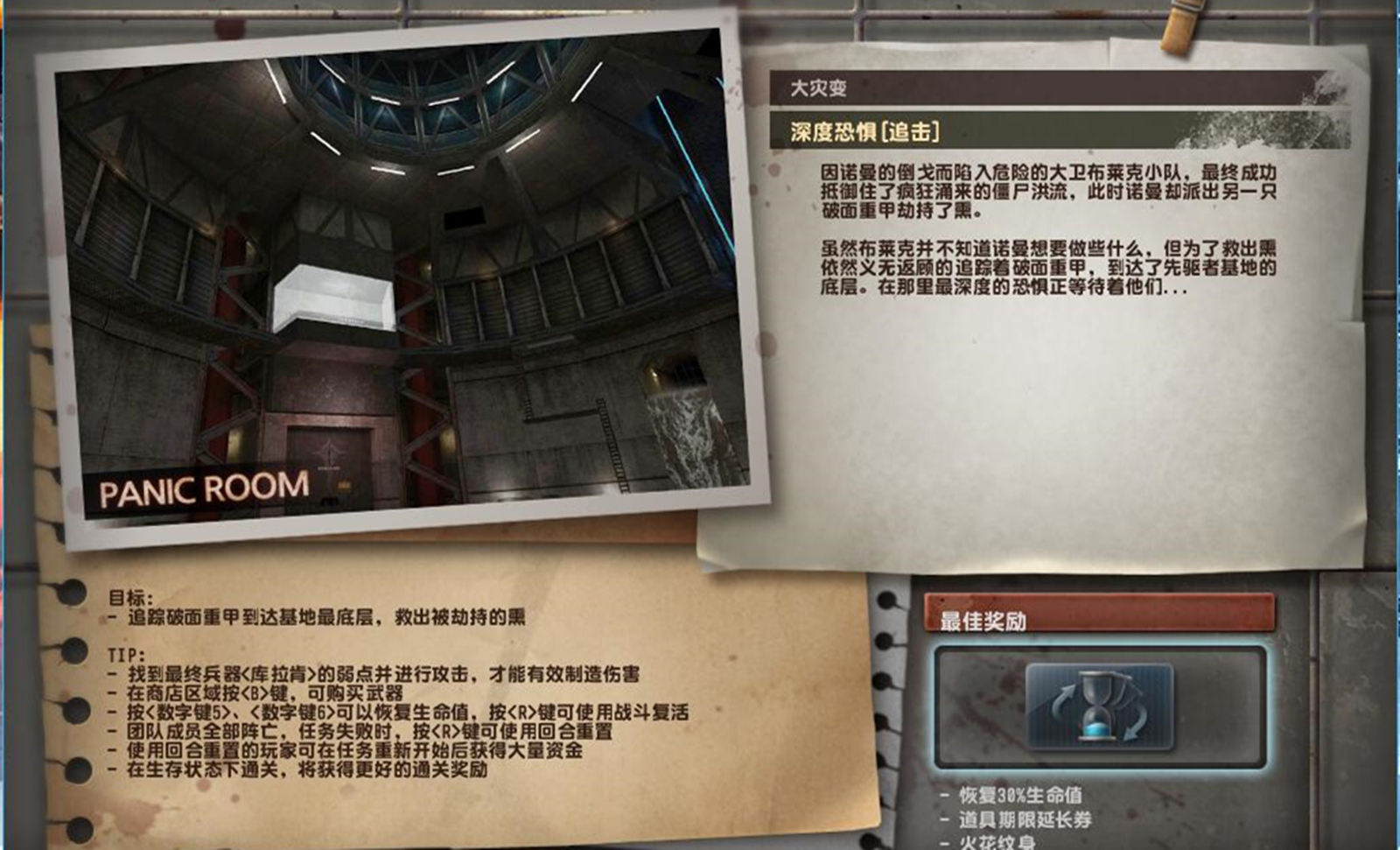Enable the 火花纹身 reward entry
The height and width of the screenshot is (850, 1400).
click(x=997, y=842)
